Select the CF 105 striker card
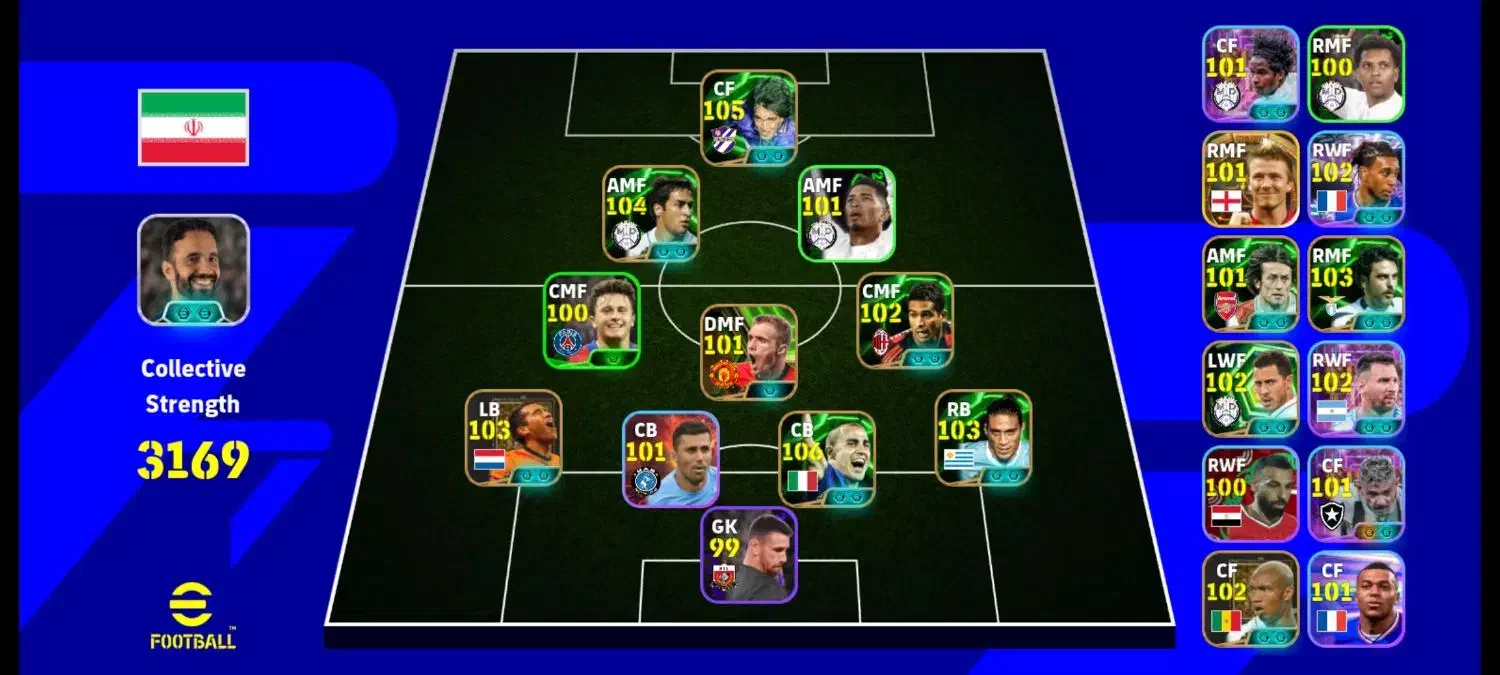The width and height of the screenshot is (1500, 675). point(748,117)
